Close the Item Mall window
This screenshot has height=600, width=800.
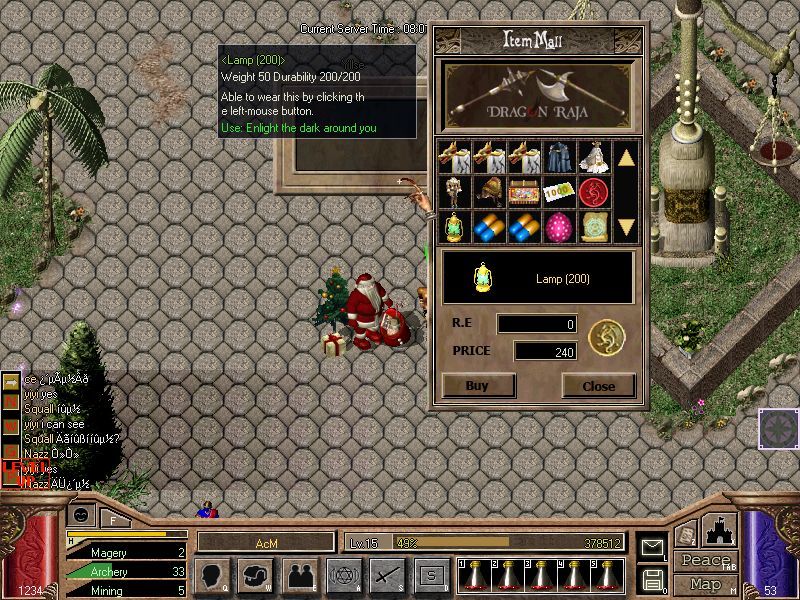[x=598, y=386]
